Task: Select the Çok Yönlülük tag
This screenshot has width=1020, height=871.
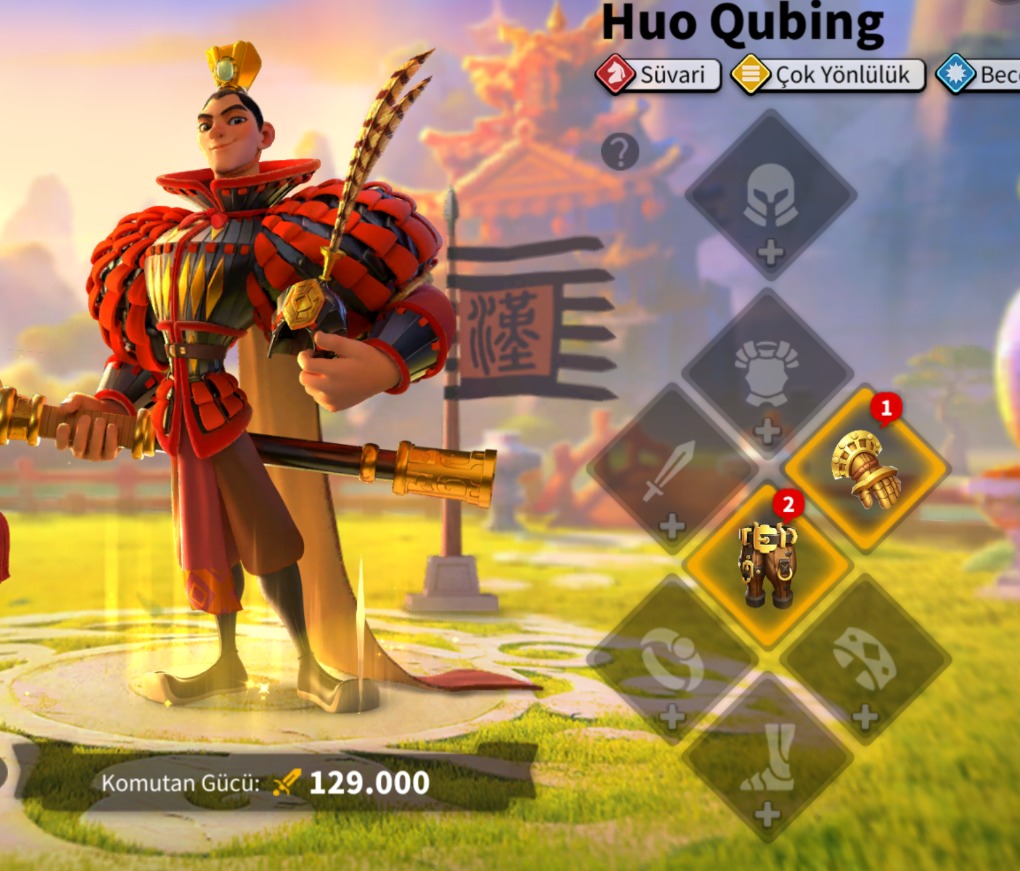Action: click(828, 75)
